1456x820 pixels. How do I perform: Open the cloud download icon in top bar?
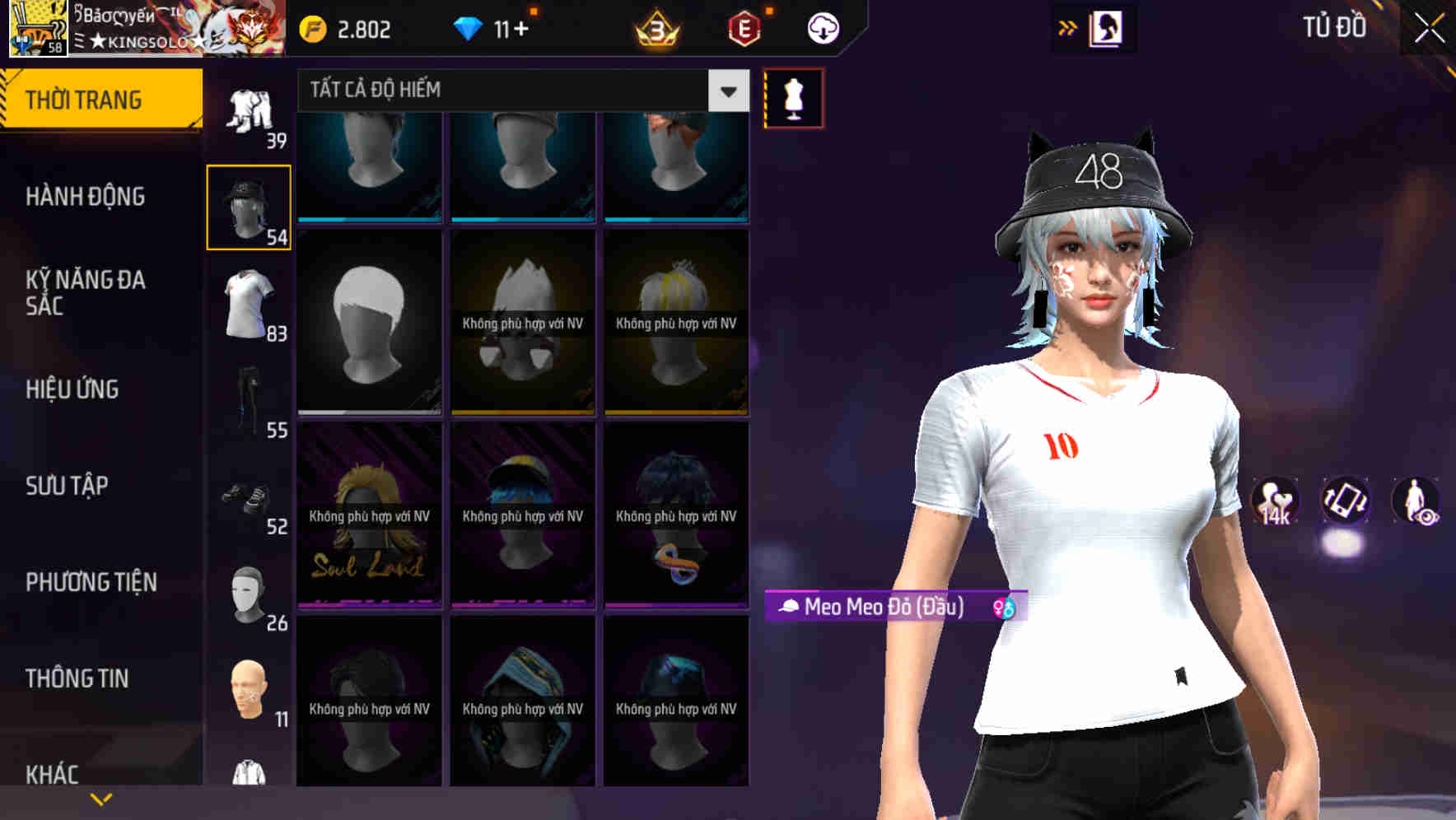821,27
